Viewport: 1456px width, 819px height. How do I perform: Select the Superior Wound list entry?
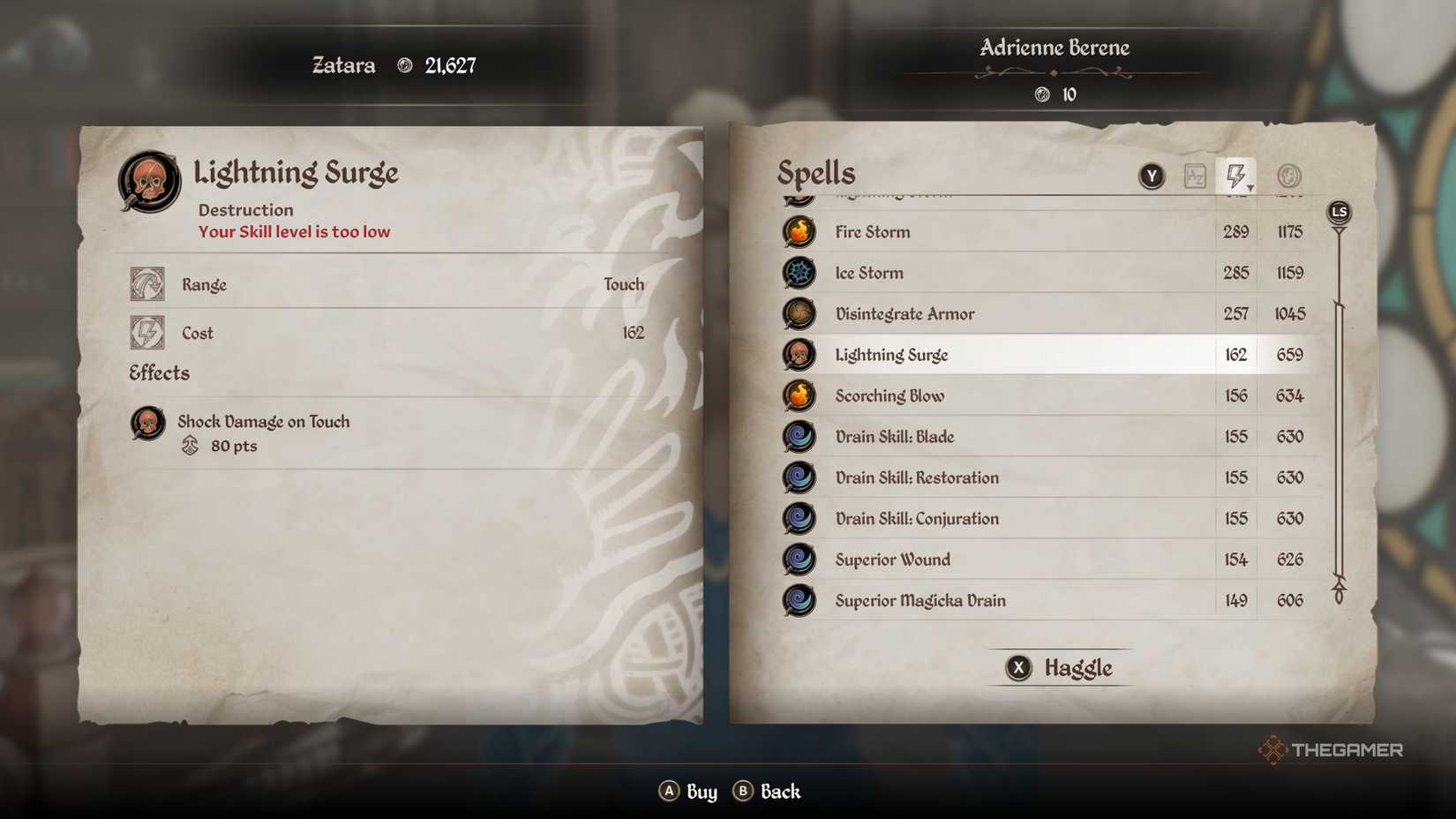pyautogui.click(x=971, y=560)
